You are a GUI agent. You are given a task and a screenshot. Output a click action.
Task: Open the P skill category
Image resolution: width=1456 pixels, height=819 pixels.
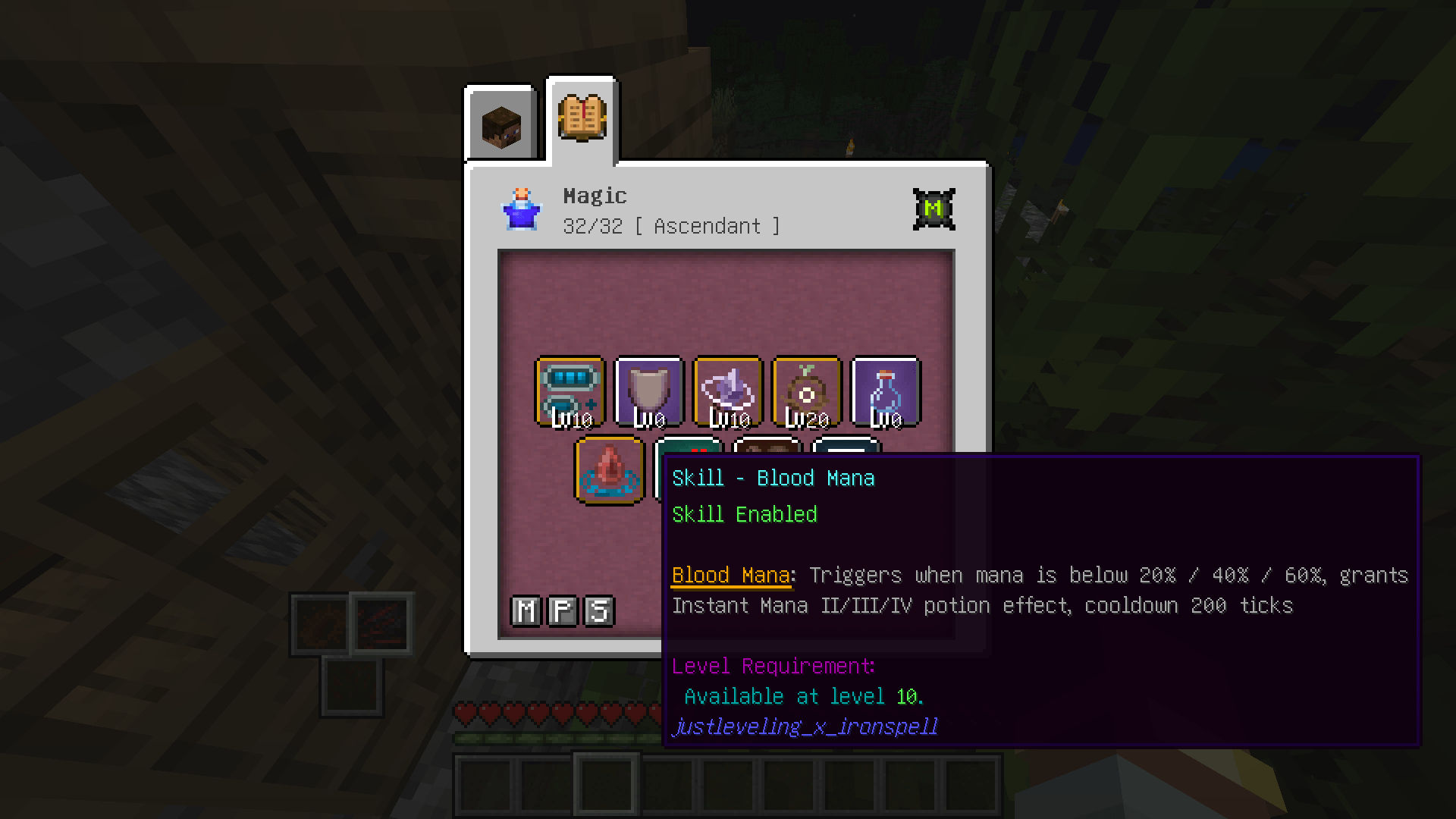coord(561,610)
